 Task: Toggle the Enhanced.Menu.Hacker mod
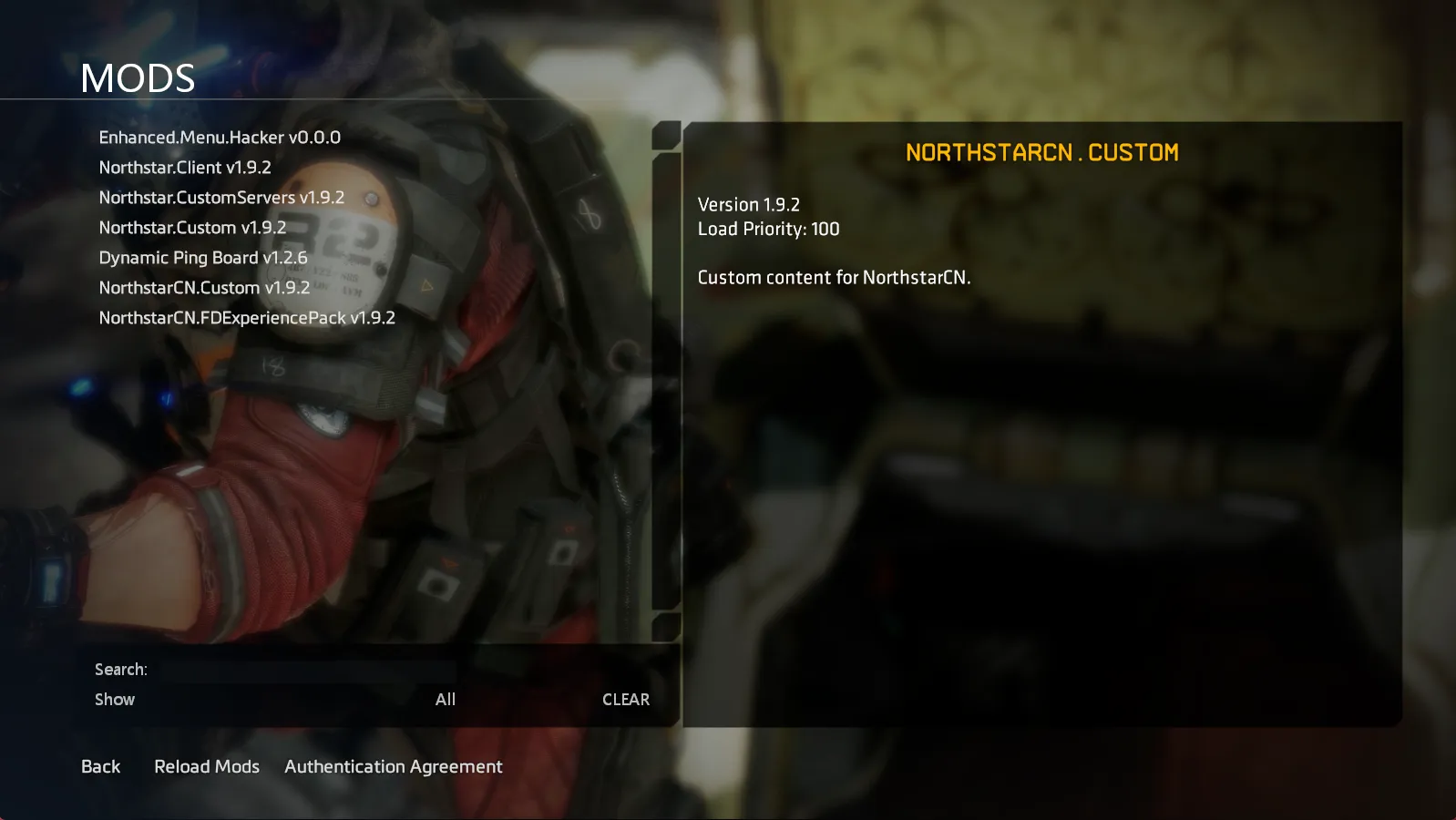pos(219,138)
